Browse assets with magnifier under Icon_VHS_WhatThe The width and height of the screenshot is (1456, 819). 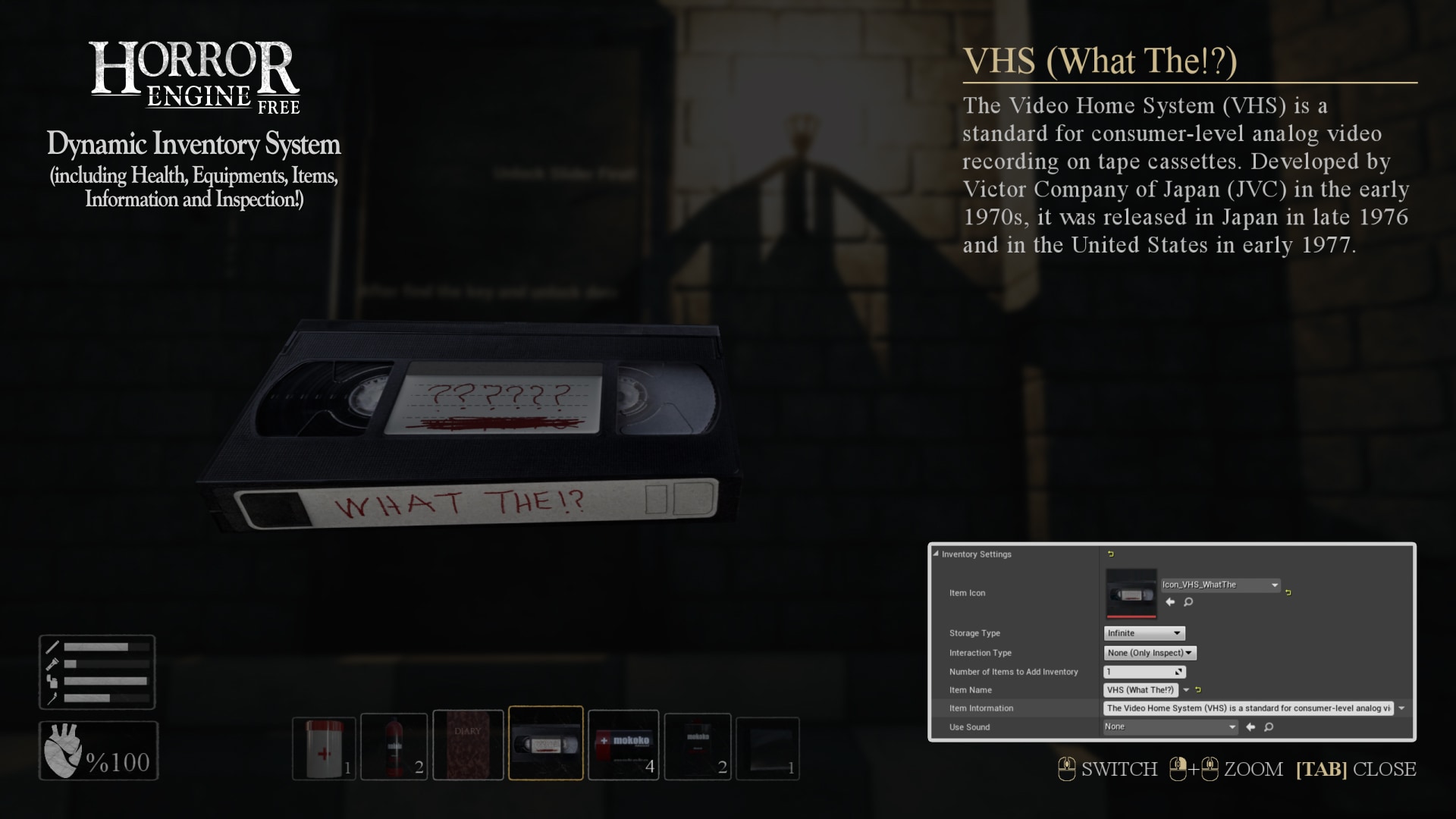pos(1188,602)
